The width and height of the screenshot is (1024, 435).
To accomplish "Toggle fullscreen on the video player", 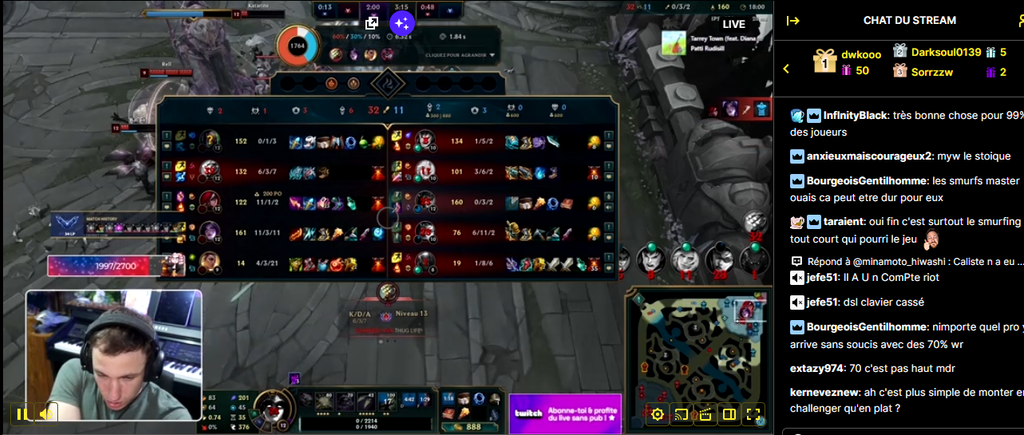I will (754, 414).
